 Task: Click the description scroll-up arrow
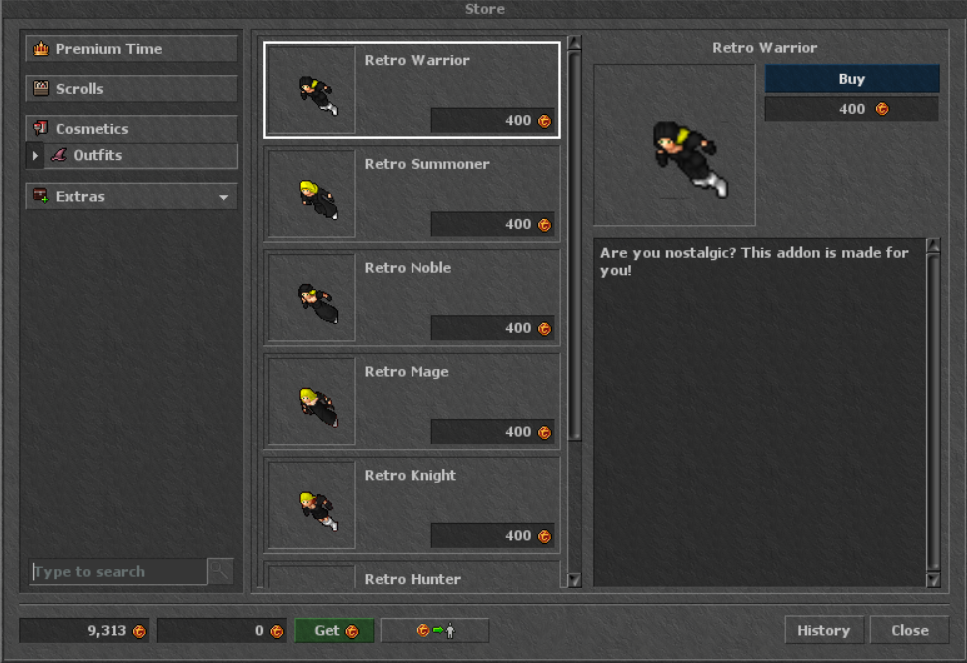pyautogui.click(x=933, y=245)
